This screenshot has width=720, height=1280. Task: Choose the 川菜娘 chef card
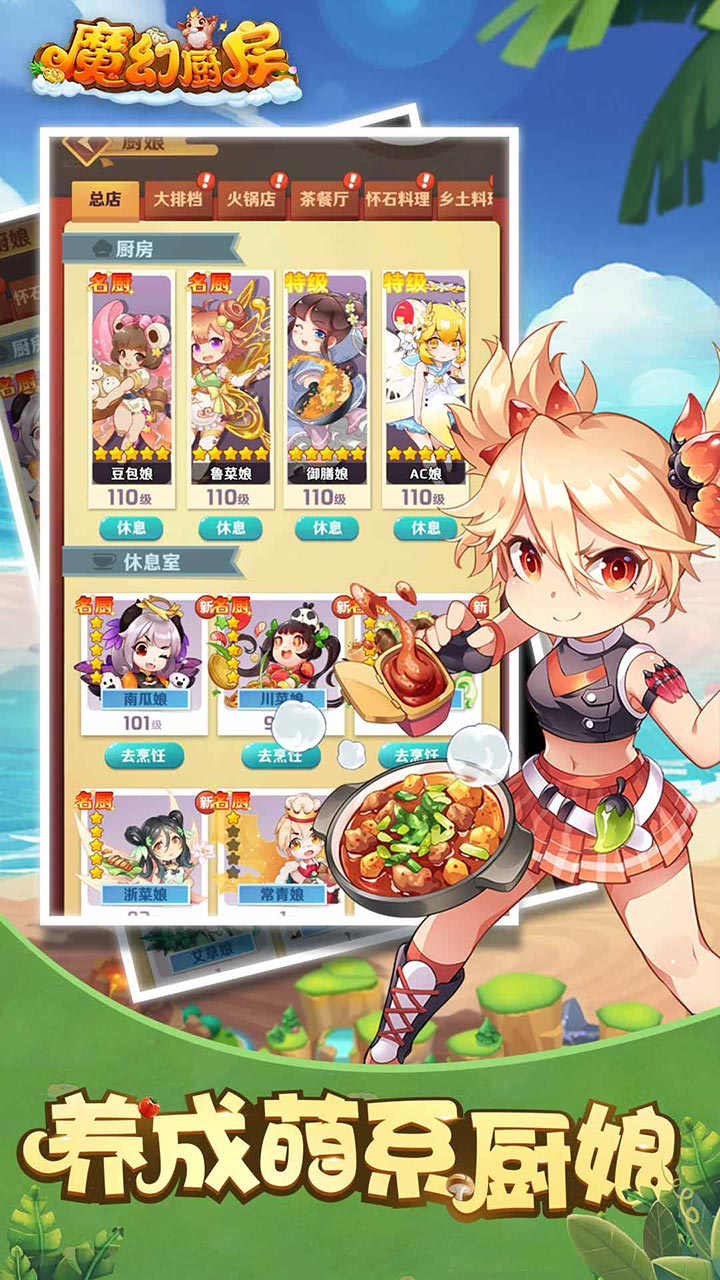[x=272, y=657]
